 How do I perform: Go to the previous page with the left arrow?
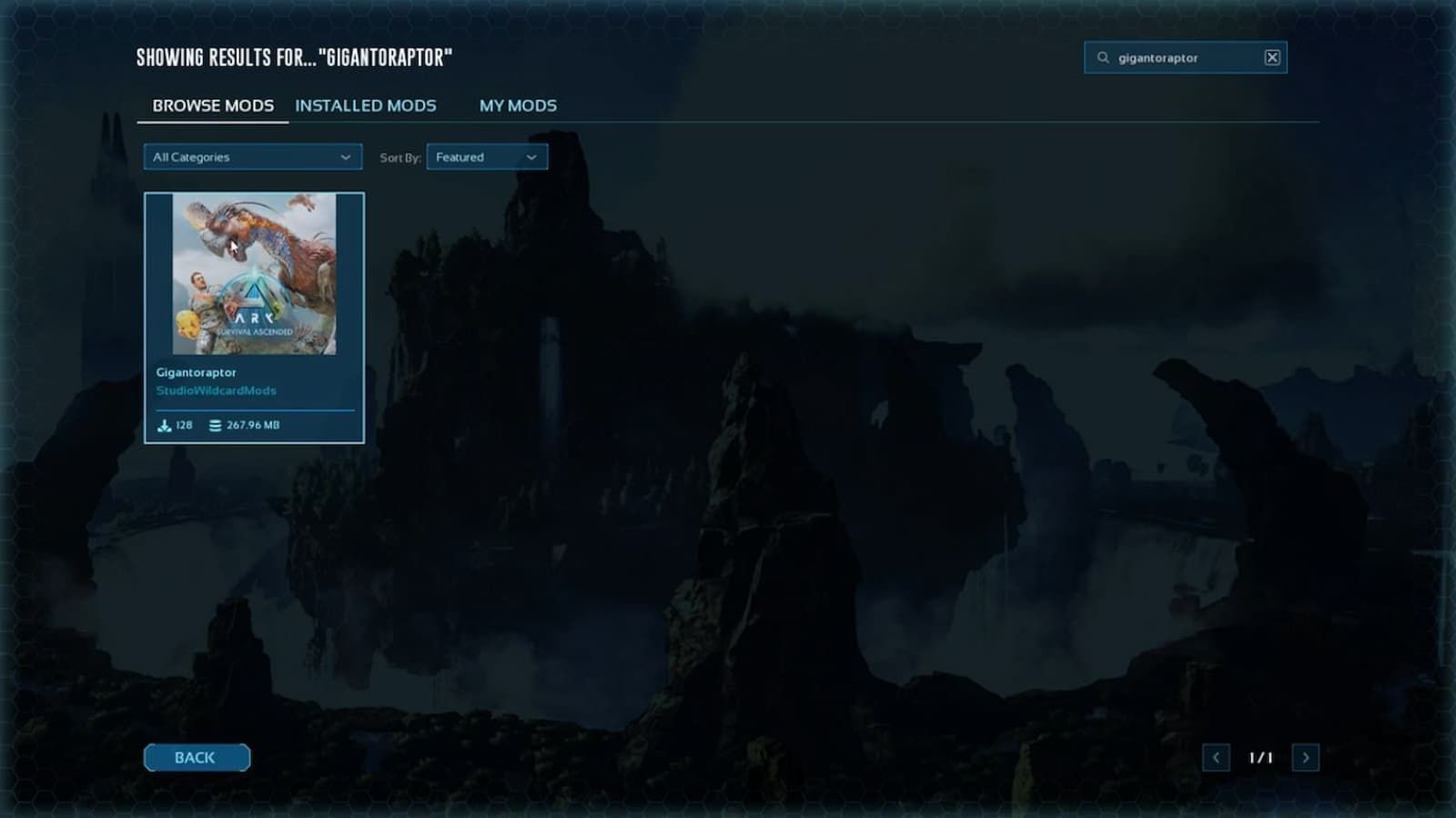(1217, 757)
